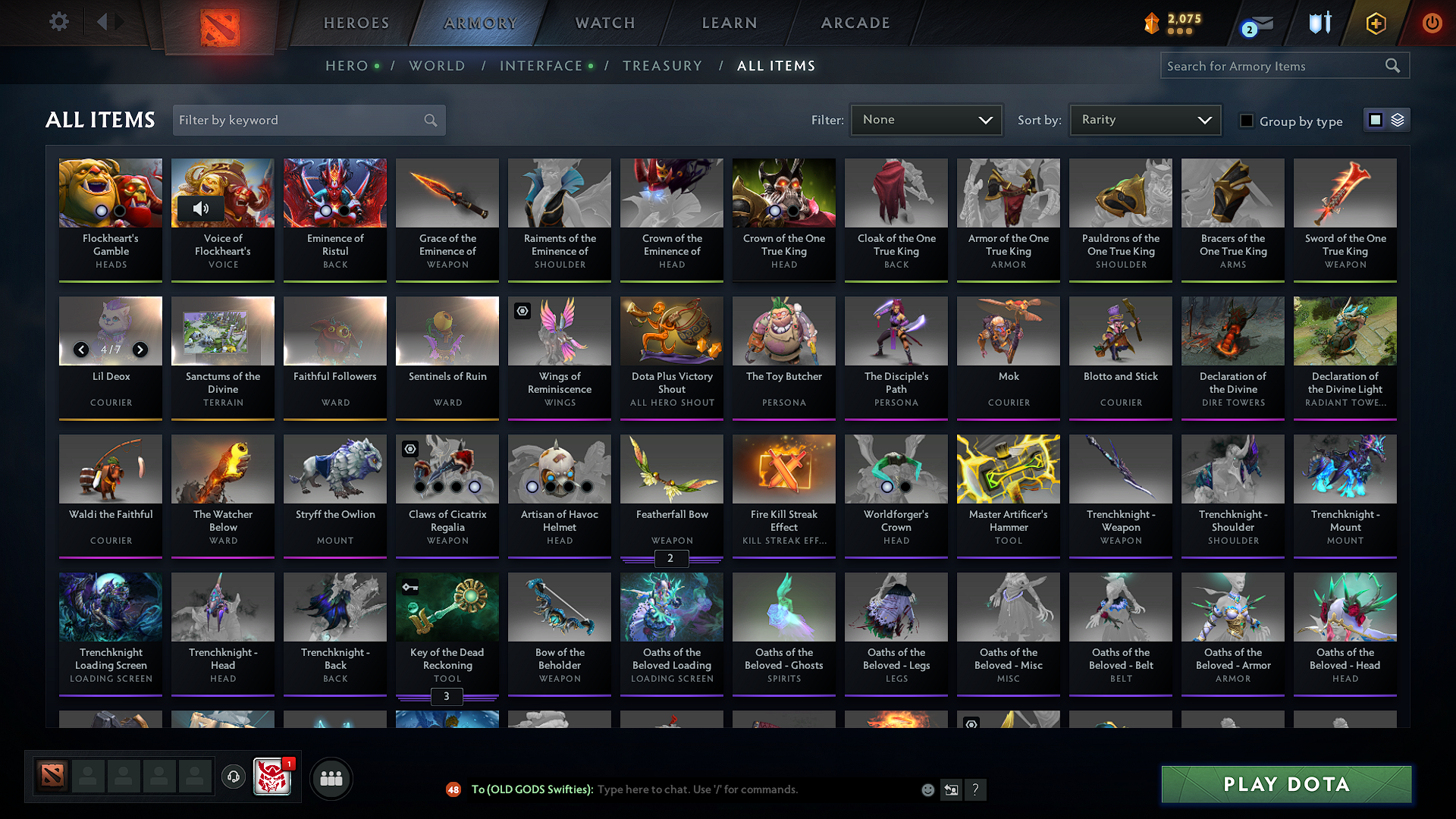Click the next arrow on Lil Deox card

click(140, 350)
